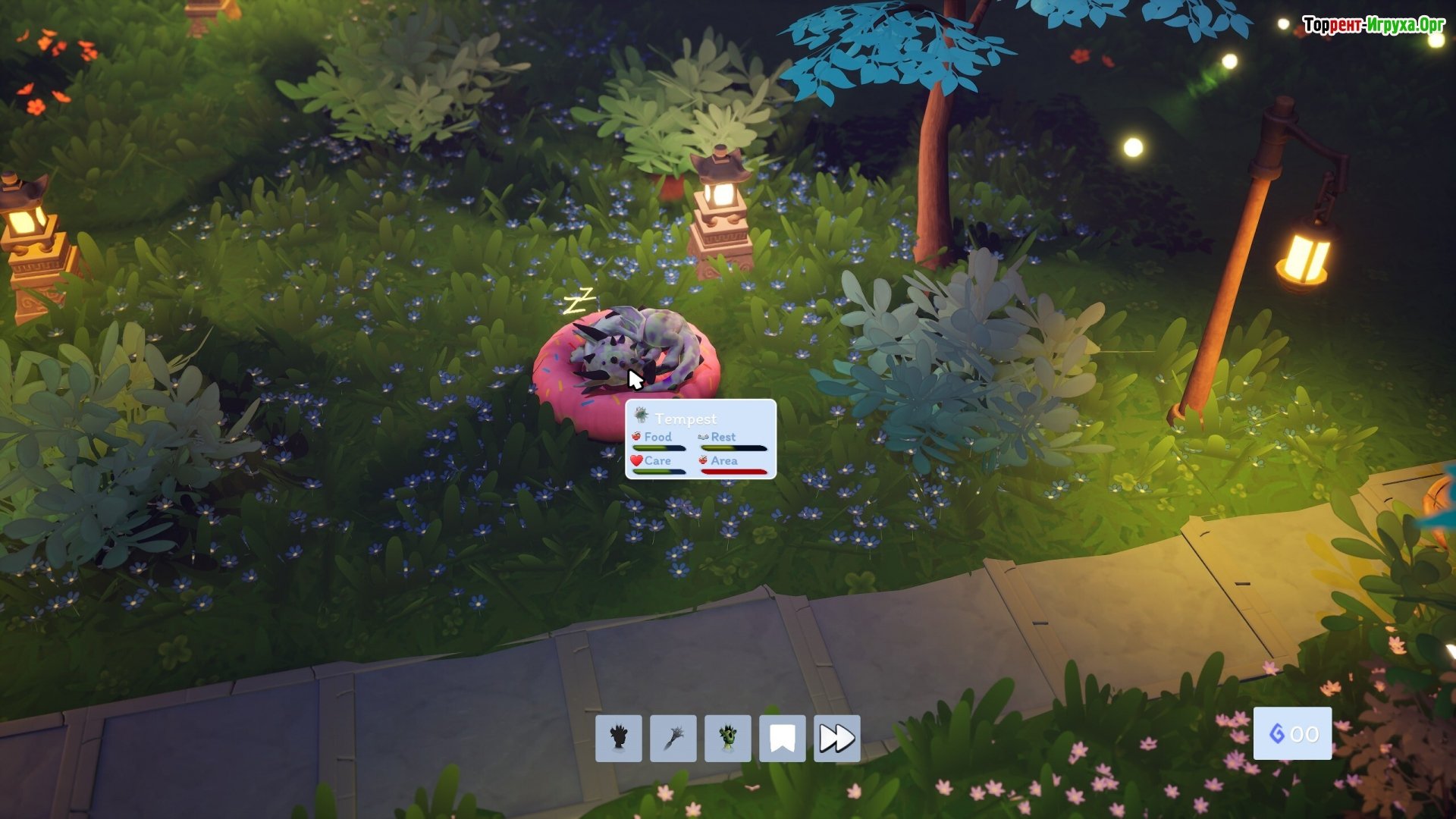Select the black dragon silhouette button
The height and width of the screenshot is (819, 1456).
619,738
